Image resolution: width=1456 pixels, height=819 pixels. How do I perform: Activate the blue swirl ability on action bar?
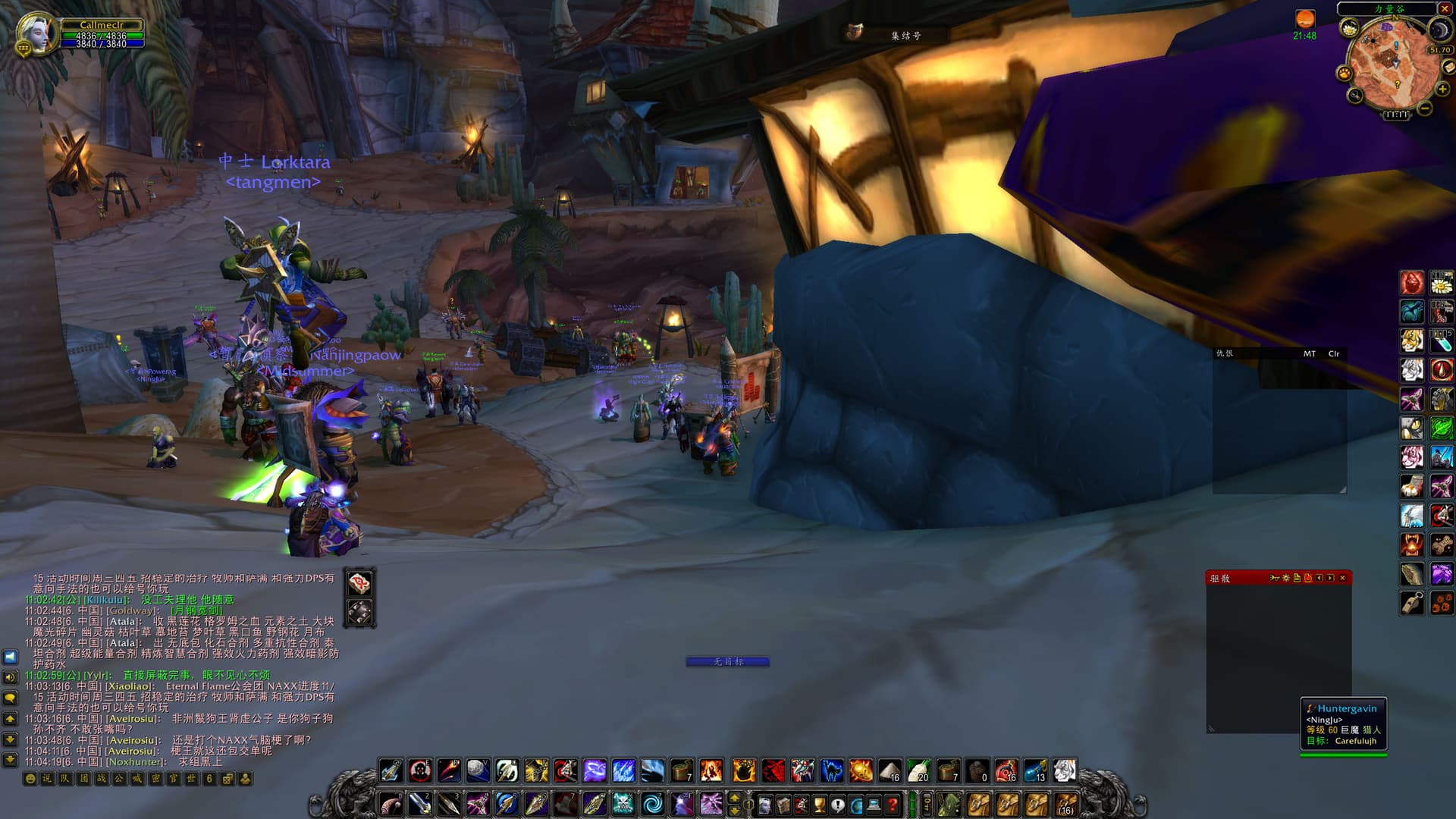point(652,804)
